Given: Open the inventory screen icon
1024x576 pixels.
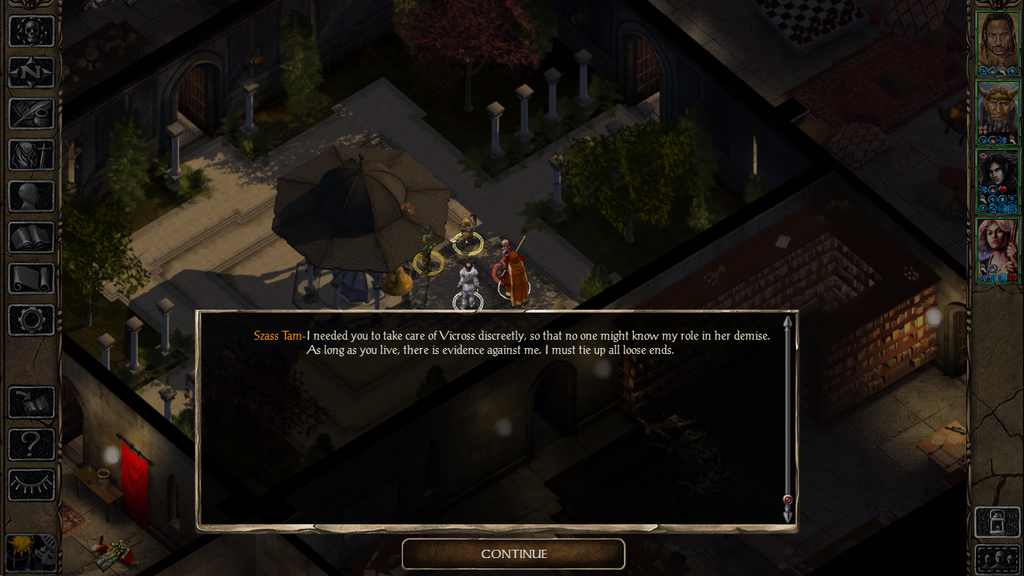Looking at the screenshot, I should (31, 154).
